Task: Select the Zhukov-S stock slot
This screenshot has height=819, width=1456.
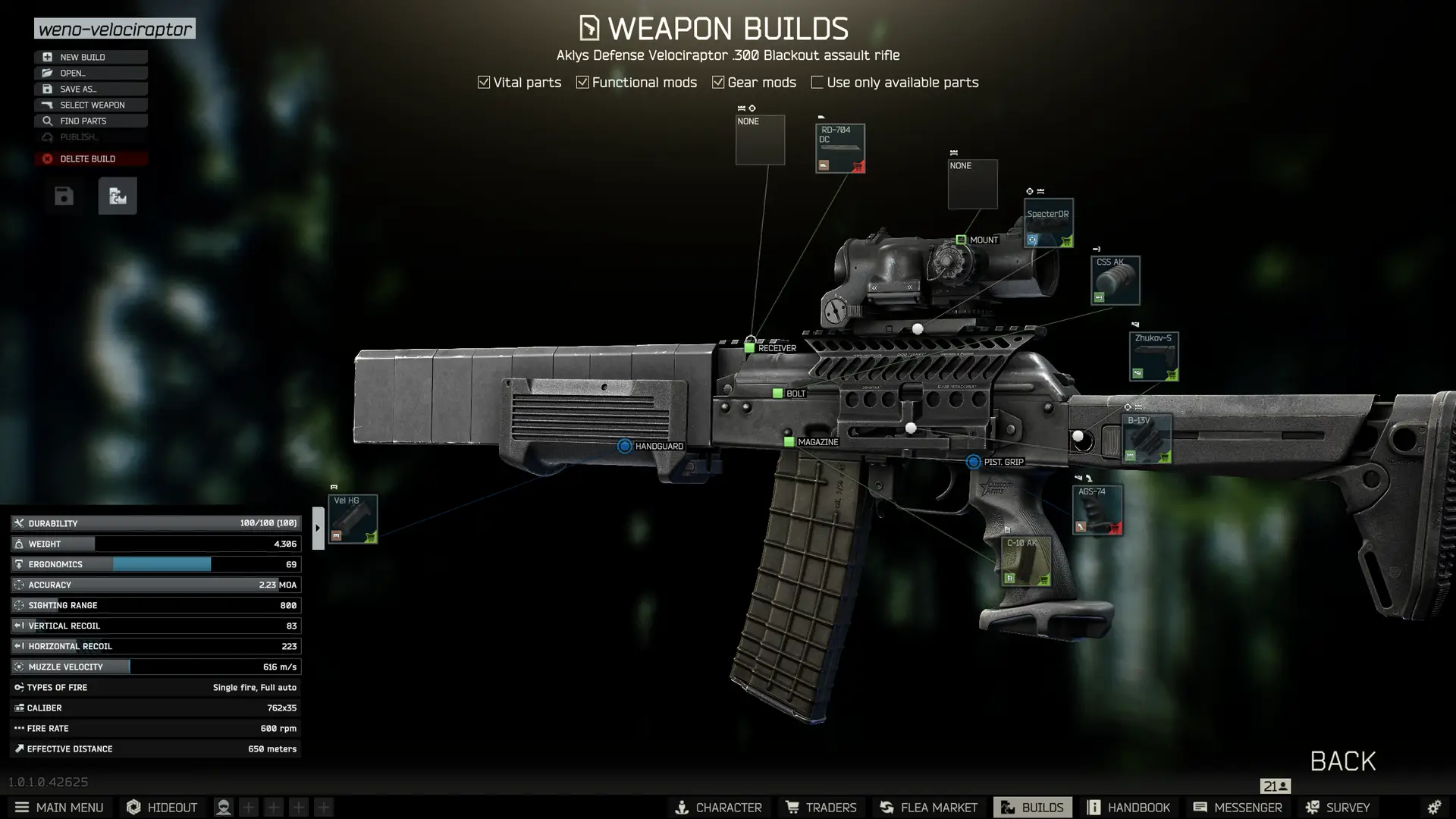Action: pos(1153,356)
